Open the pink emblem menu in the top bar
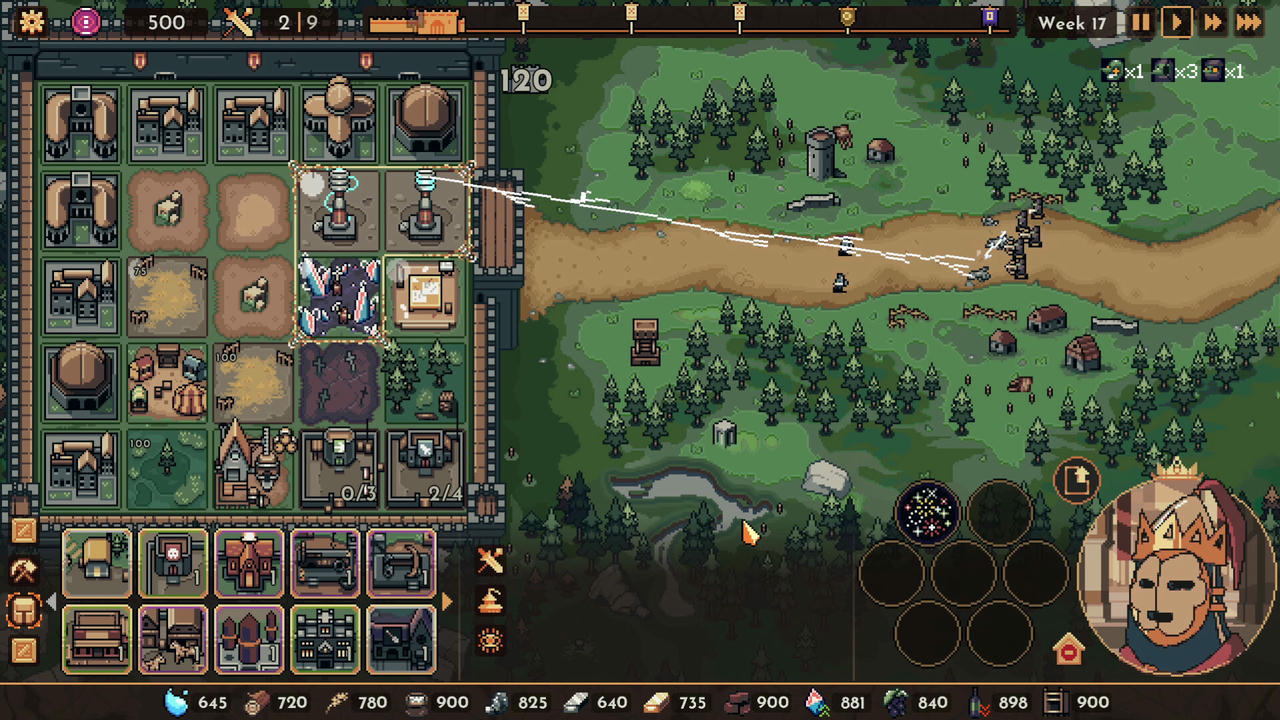The width and height of the screenshot is (1280, 720). [86, 22]
